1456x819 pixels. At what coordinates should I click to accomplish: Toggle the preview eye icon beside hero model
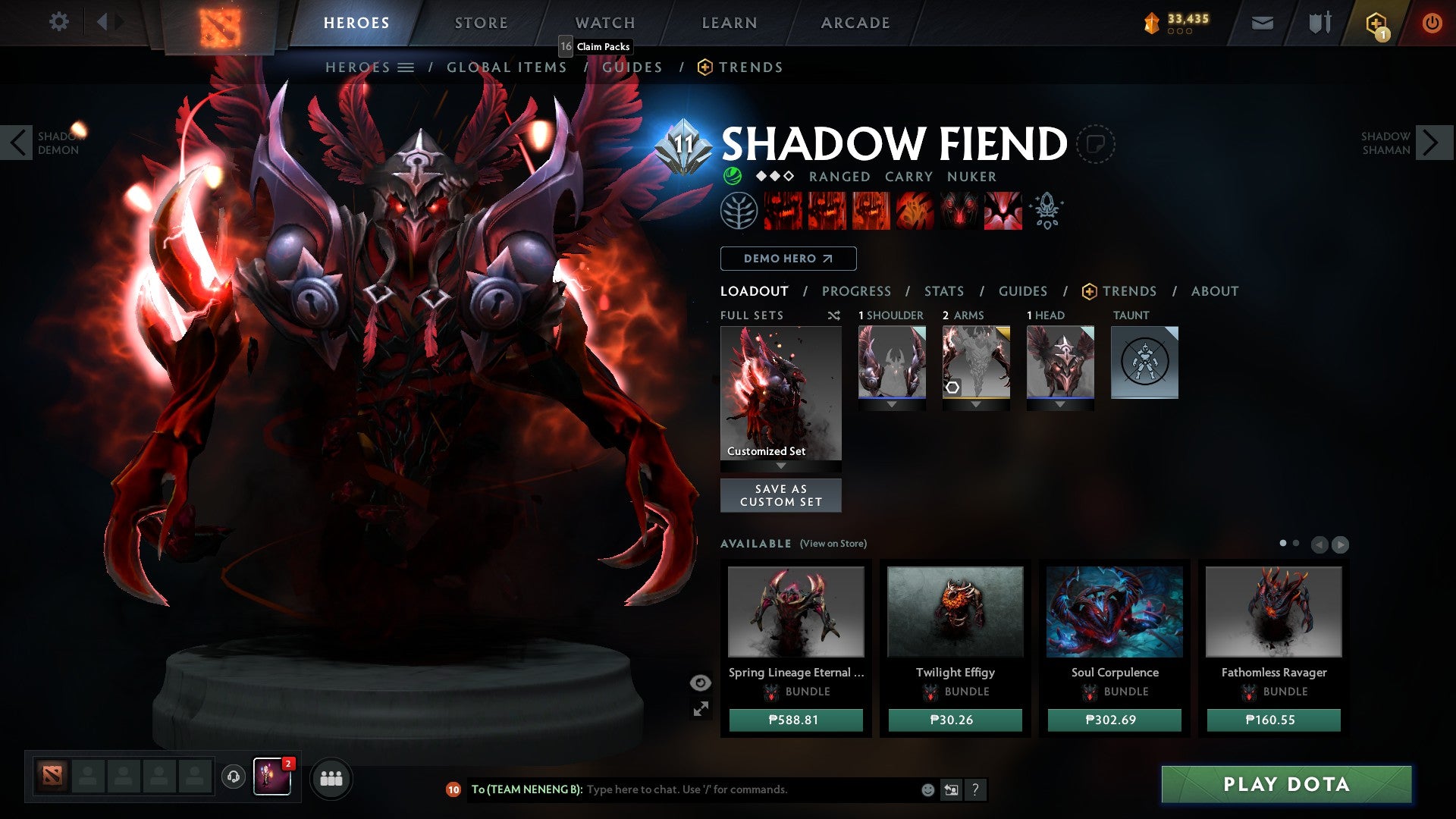(699, 682)
